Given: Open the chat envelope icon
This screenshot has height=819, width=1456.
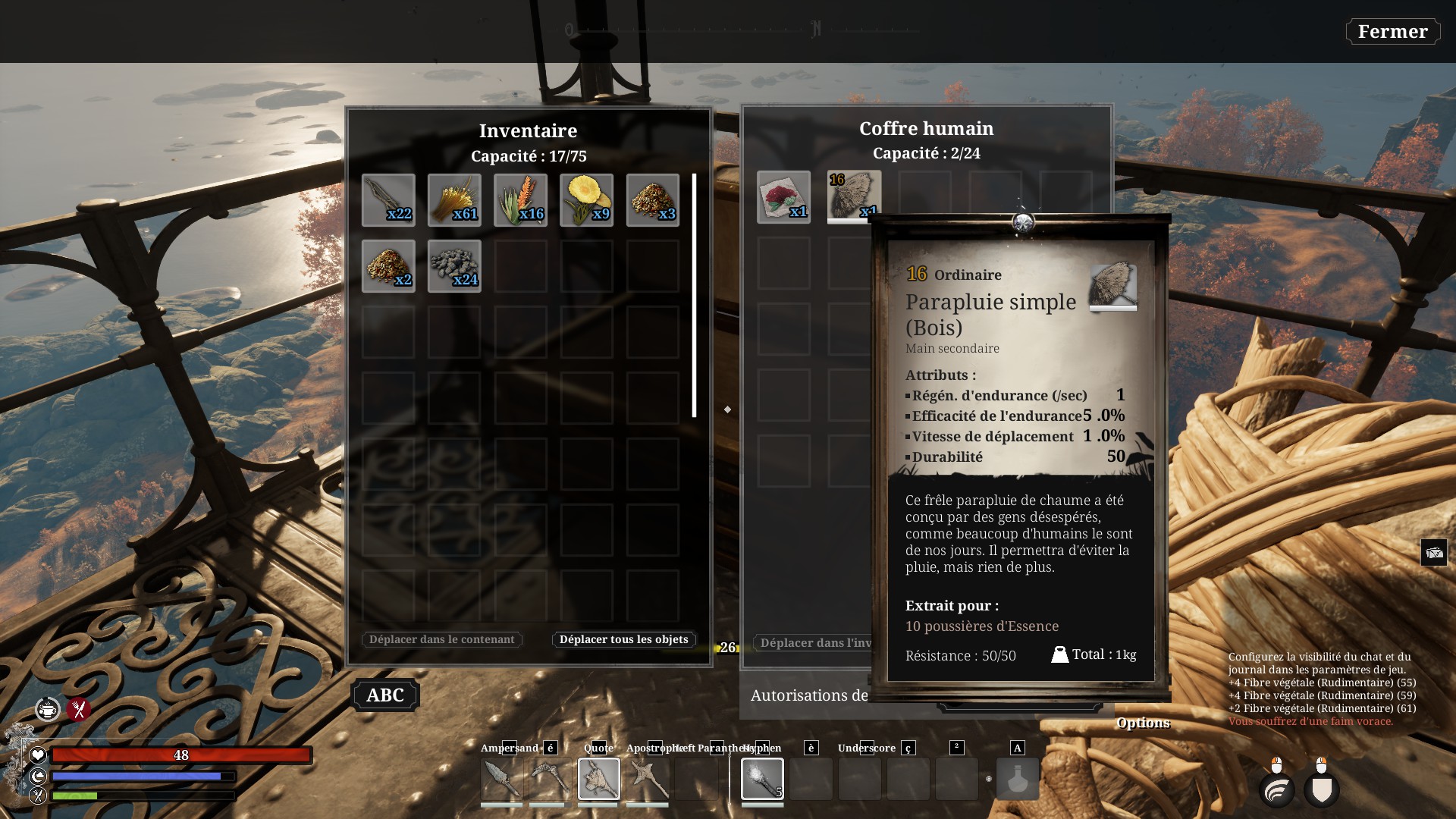Looking at the screenshot, I should coord(1433,553).
